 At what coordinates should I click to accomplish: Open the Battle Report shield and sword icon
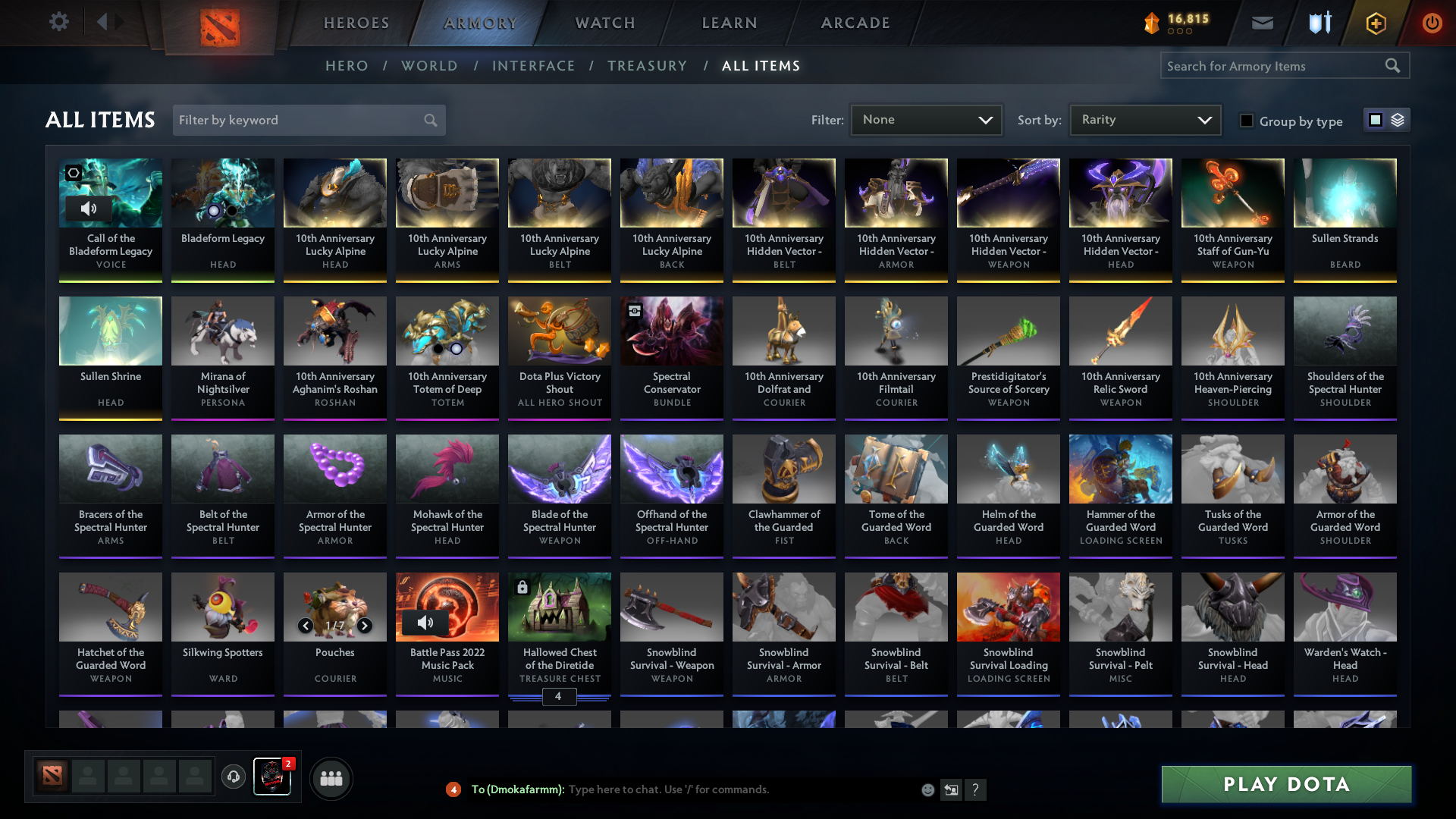tap(1318, 23)
